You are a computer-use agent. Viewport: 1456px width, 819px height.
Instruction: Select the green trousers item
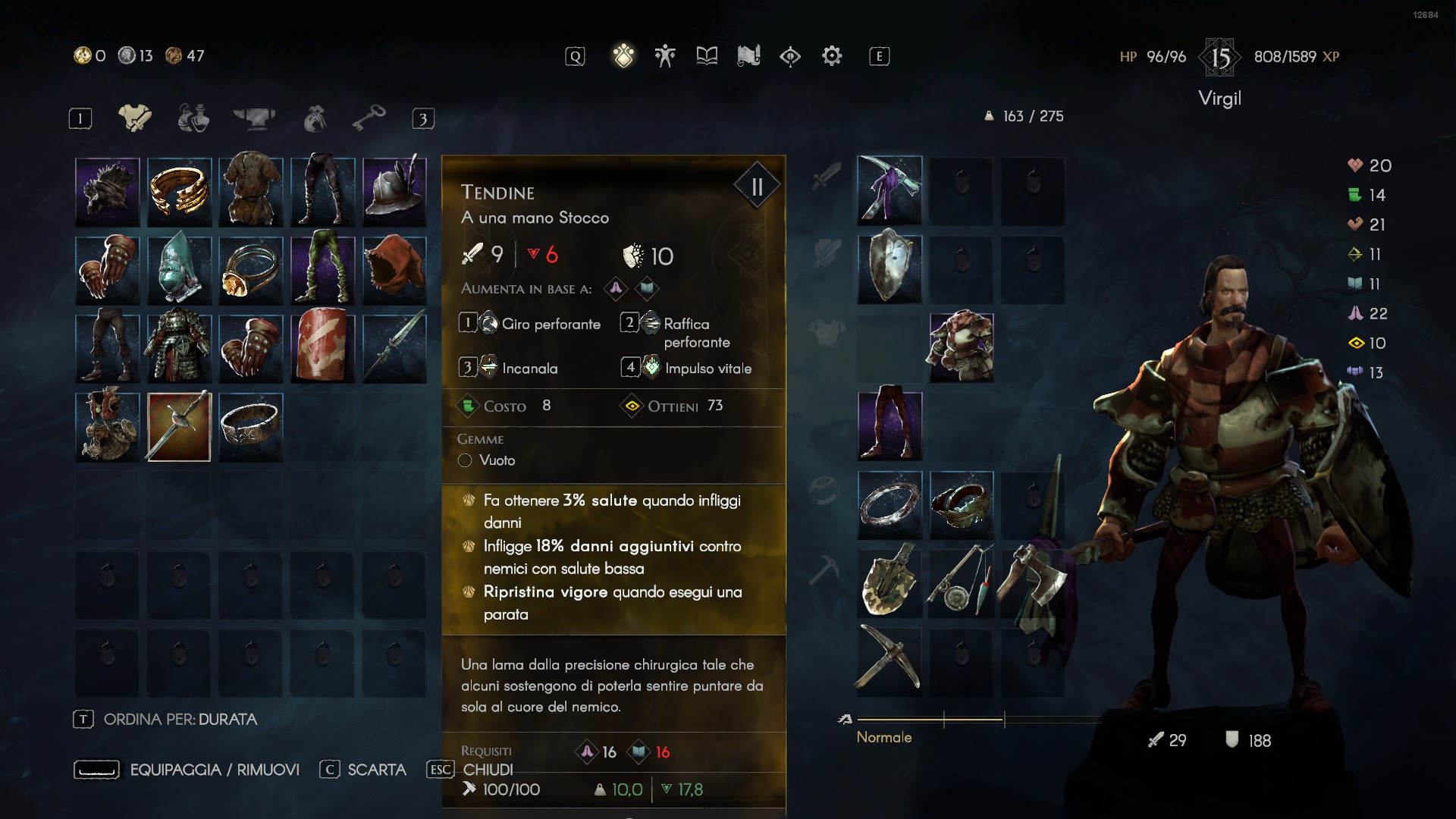coord(322,270)
